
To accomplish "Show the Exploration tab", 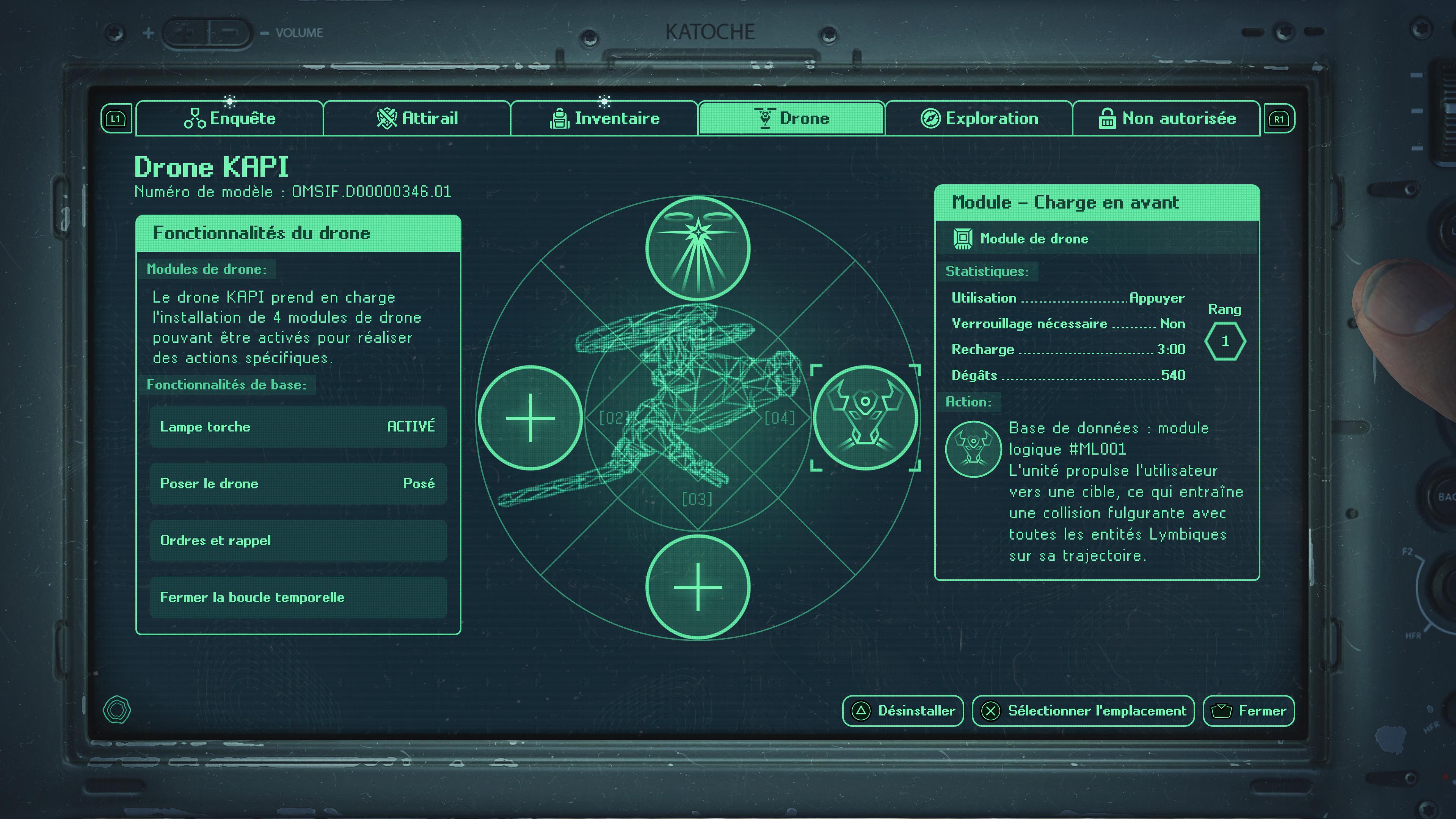I will (979, 119).
